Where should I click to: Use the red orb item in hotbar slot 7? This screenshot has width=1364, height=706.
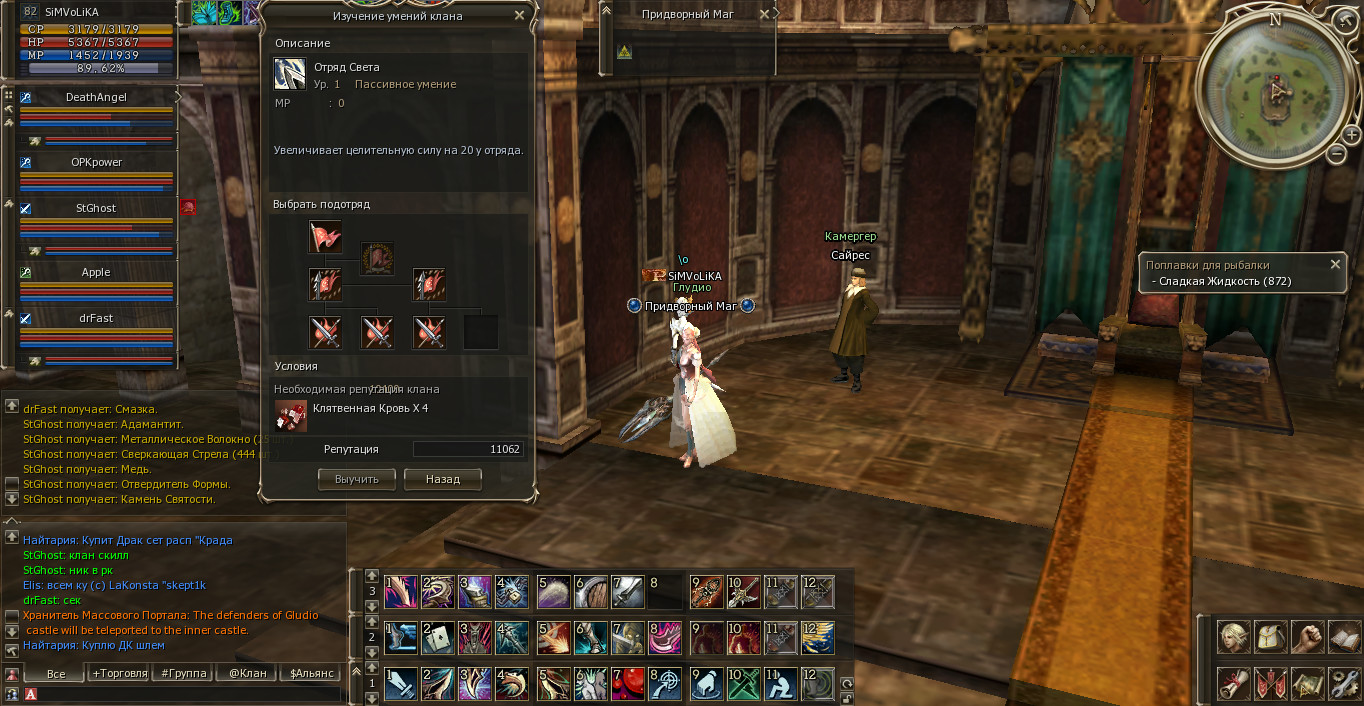tap(627, 683)
